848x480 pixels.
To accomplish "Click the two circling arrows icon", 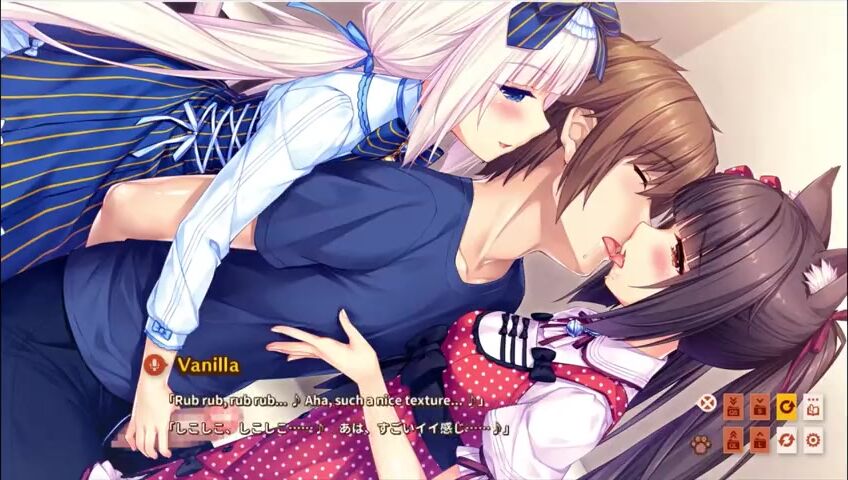I will [x=786, y=440].
